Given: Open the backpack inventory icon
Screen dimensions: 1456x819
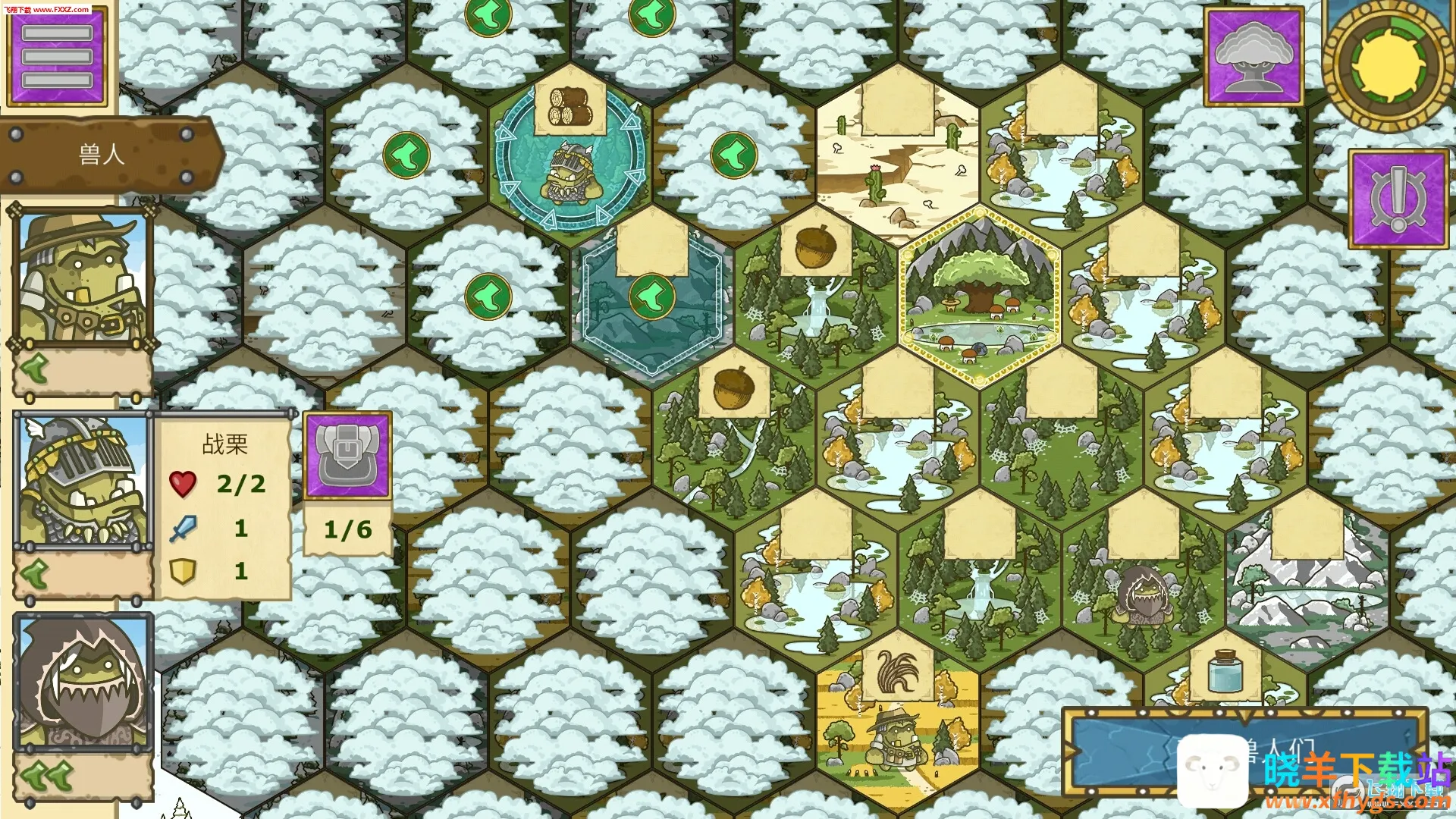Looking at the screenshot, I should coord(347,456).
